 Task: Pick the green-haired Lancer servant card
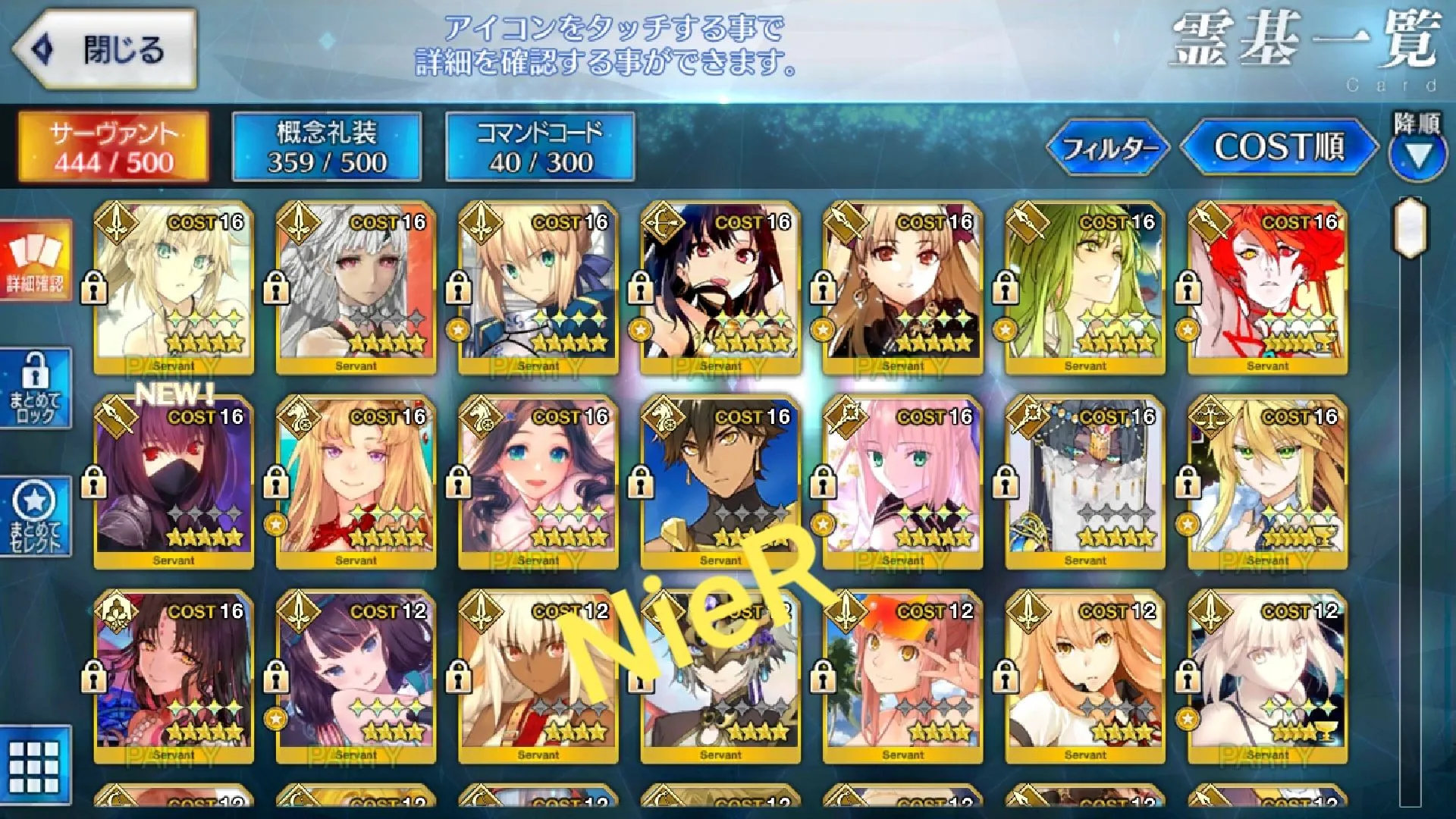tap(1085, 288)
